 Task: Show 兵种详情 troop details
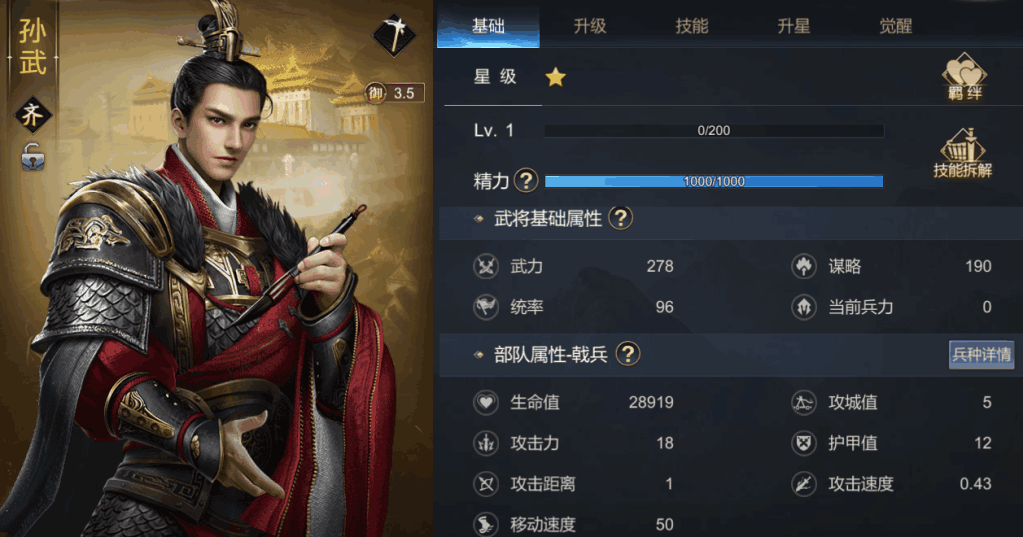981,354
